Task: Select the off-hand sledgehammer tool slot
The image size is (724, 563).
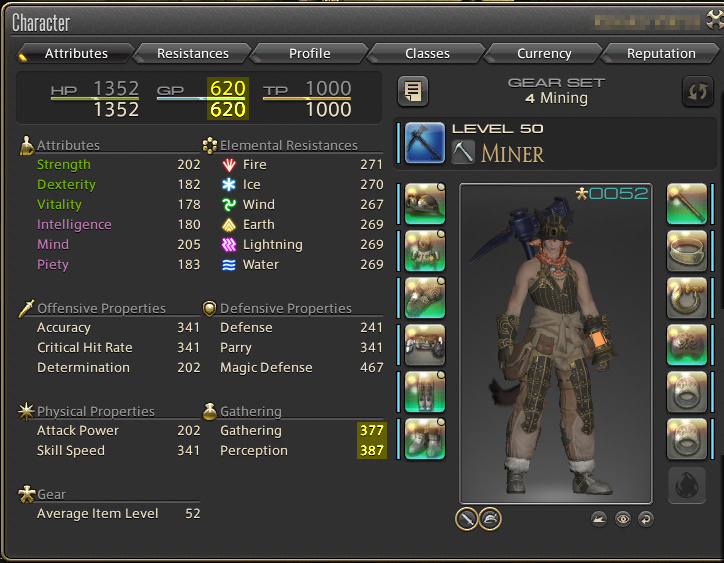Action: pyautogui.click(x=687, y=204)
